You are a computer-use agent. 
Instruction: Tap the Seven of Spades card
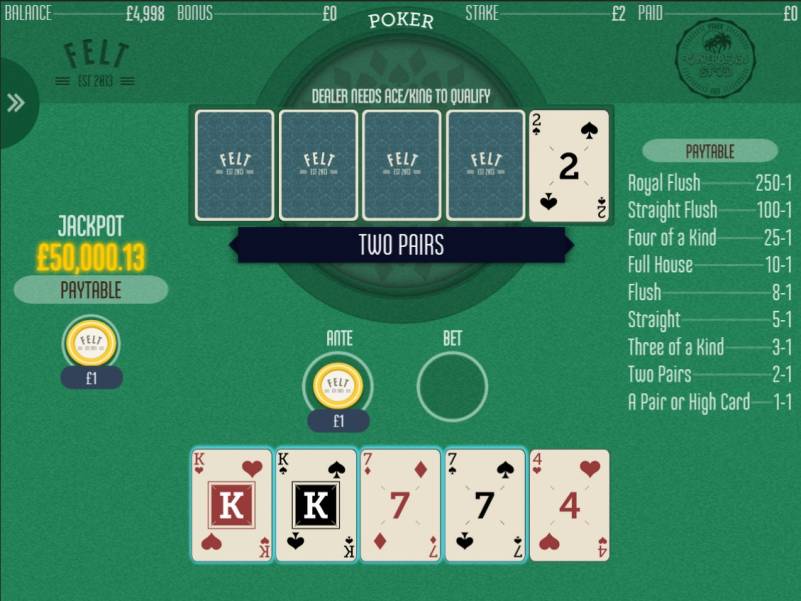(484, 505)
